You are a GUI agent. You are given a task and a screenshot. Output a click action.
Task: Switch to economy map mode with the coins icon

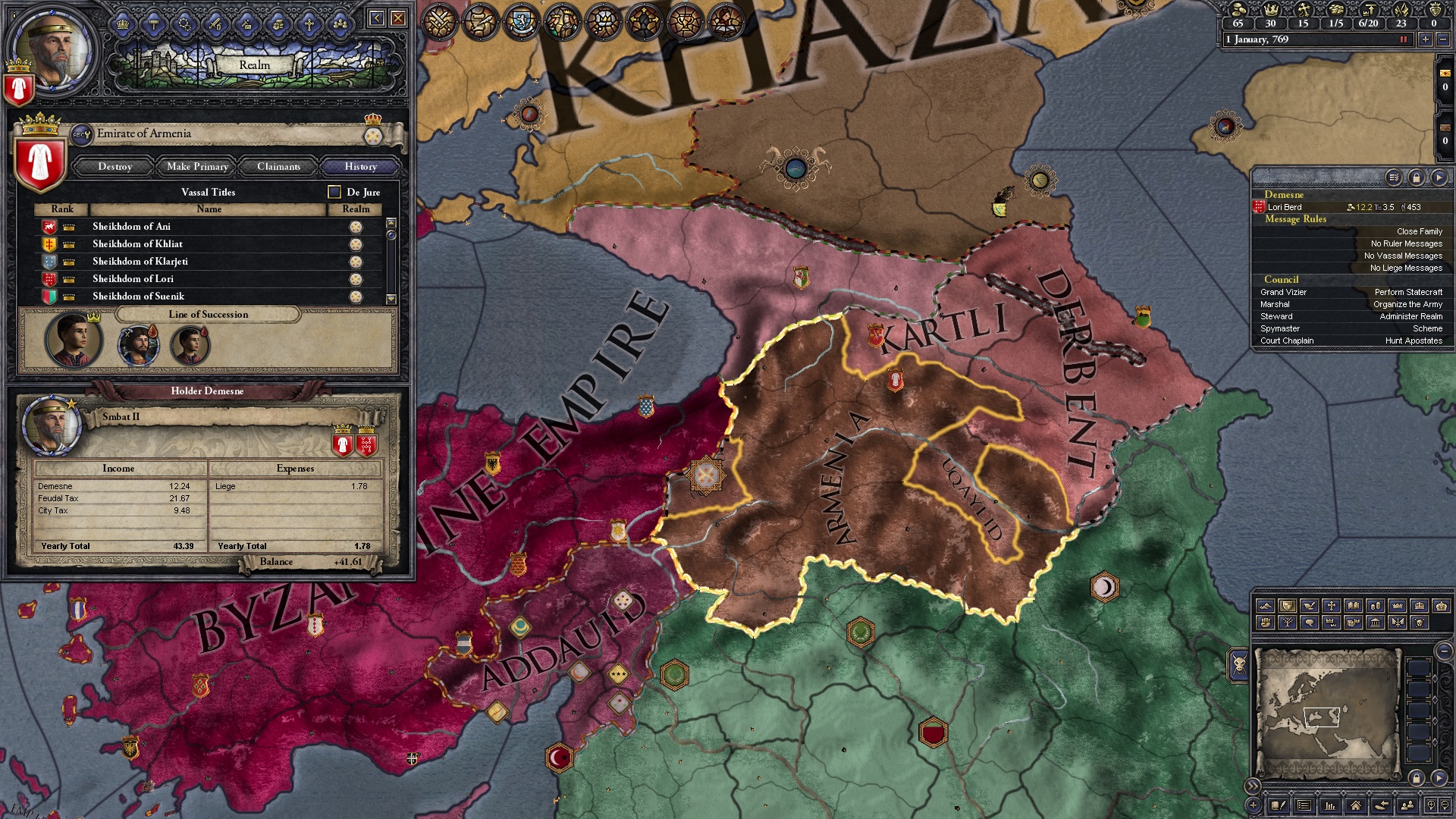1376,606
